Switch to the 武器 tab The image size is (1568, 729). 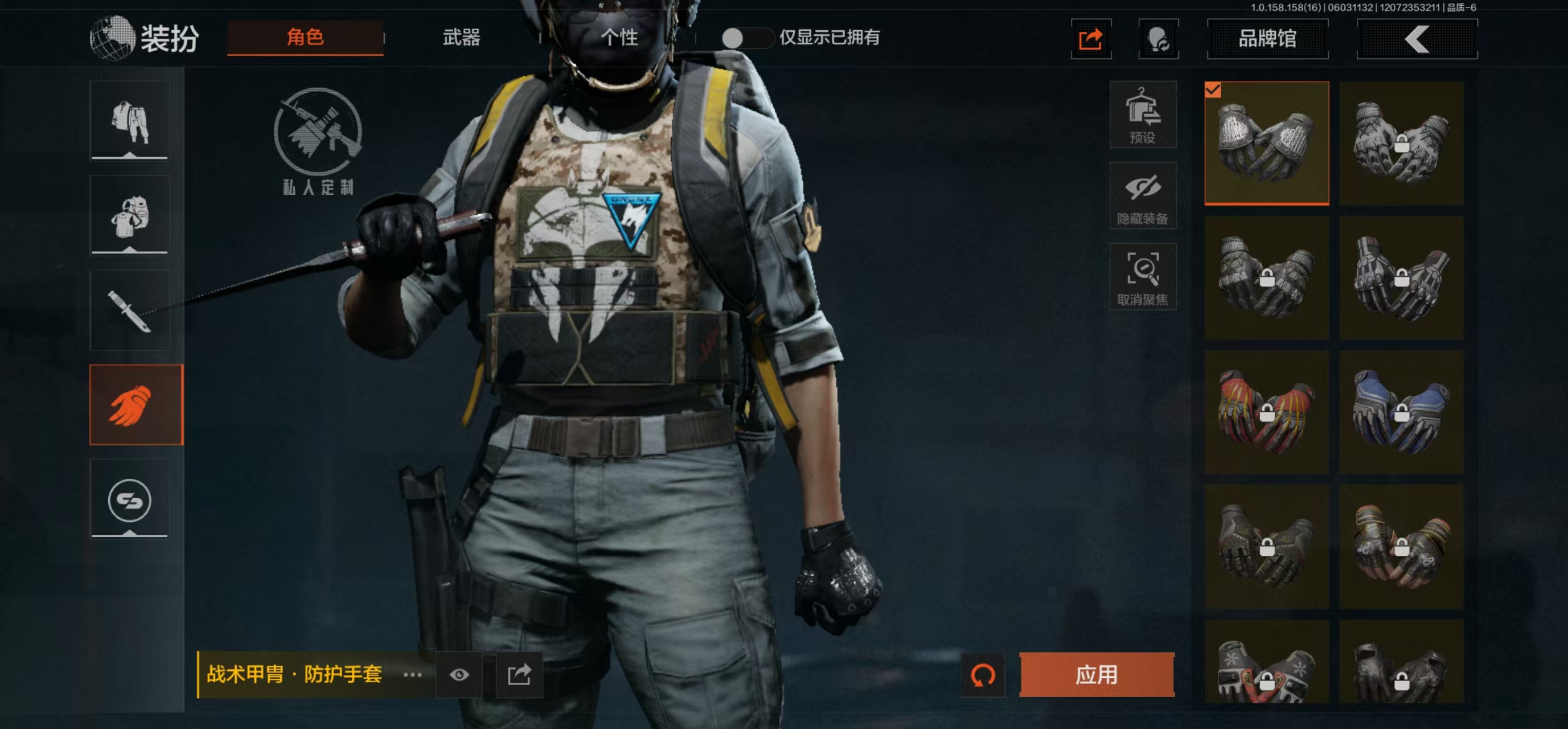pos(461,38)
